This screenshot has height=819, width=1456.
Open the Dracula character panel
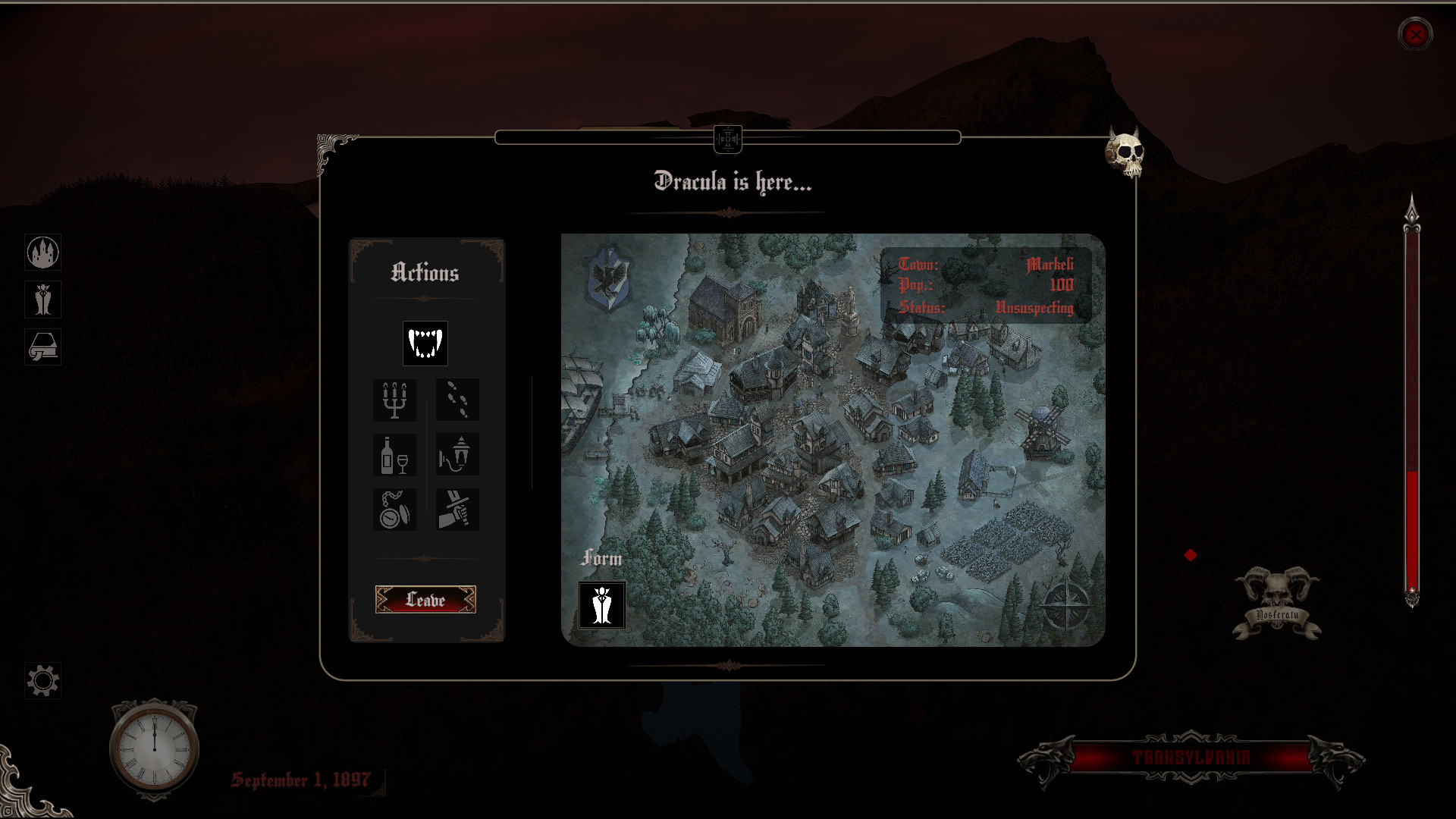coord(43,300)
